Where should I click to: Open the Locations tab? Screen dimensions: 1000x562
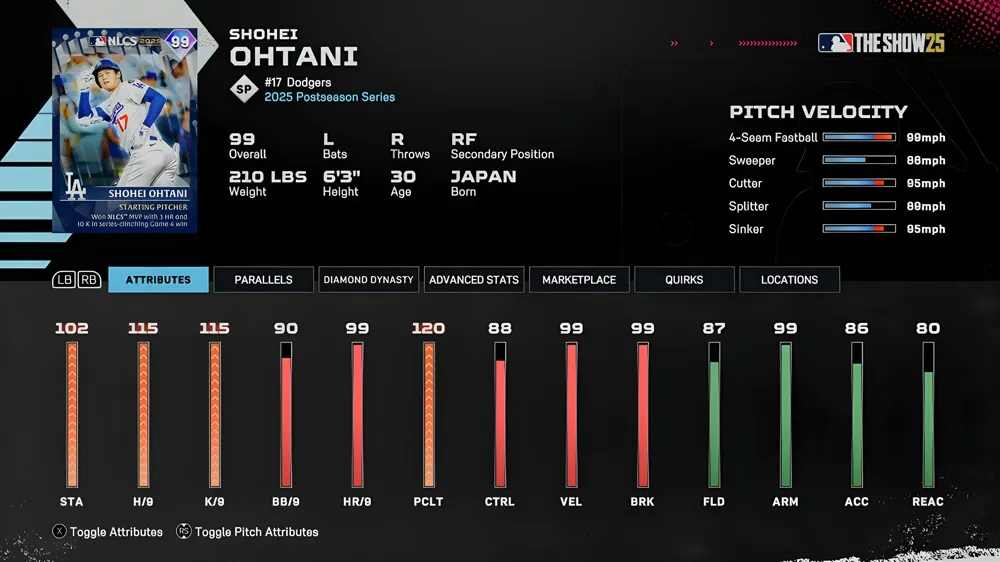[789, 280]
